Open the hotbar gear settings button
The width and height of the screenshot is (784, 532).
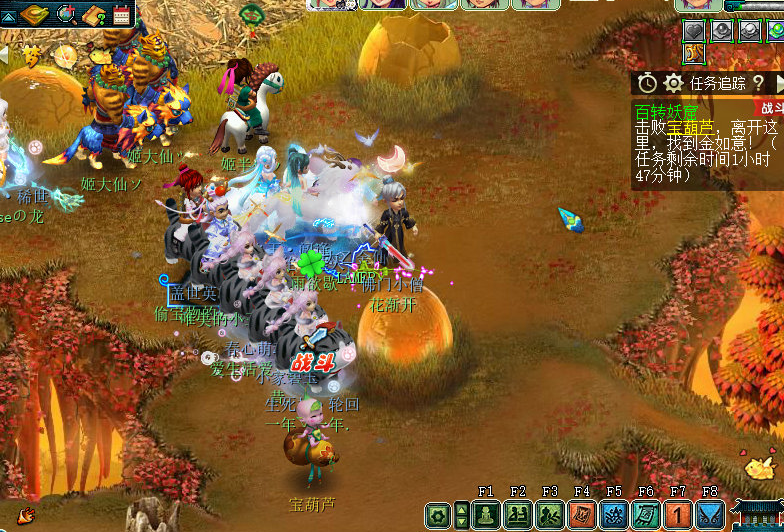point(438,516)
